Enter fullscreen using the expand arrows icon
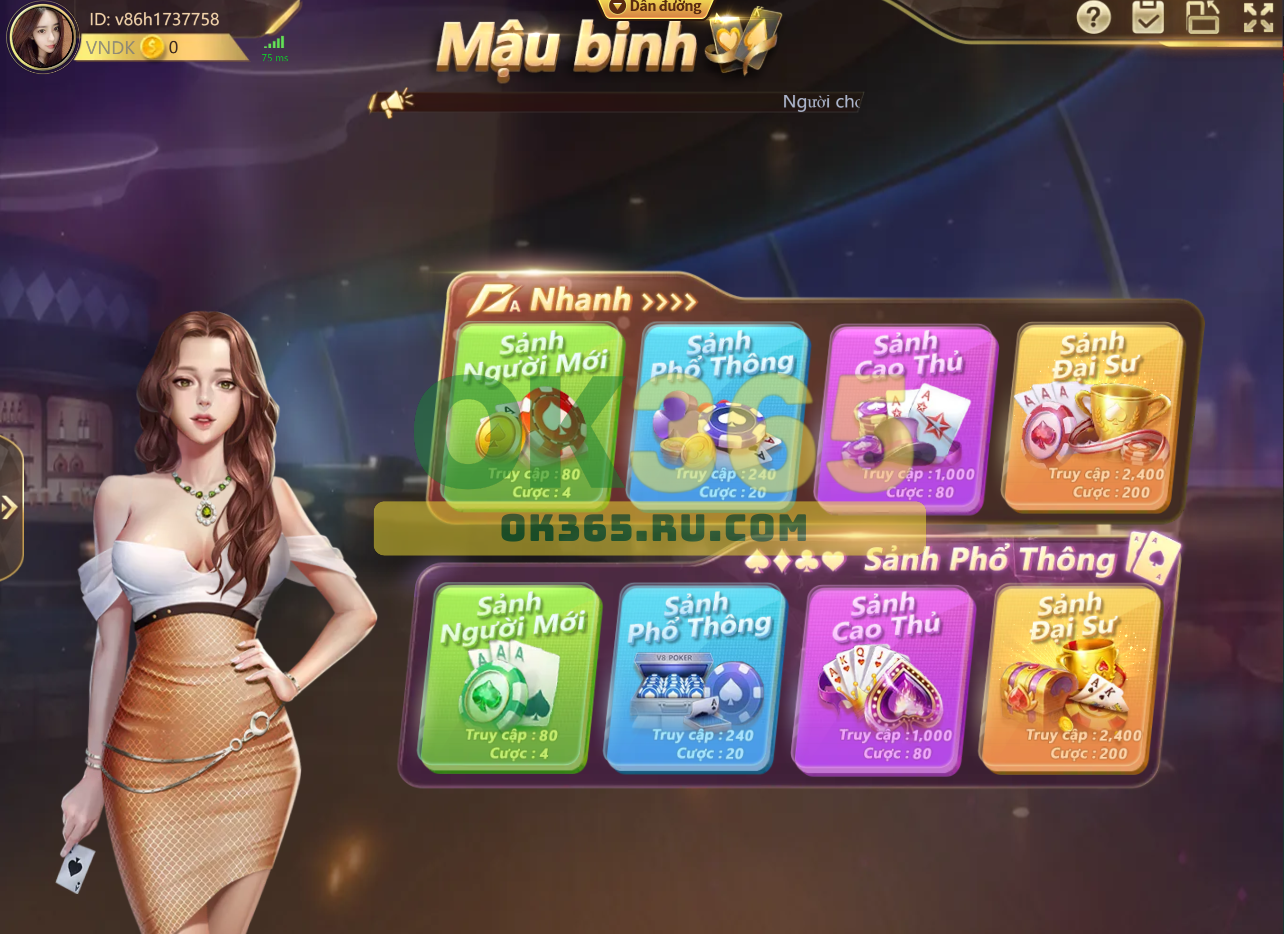 (x=1256, y=18)
